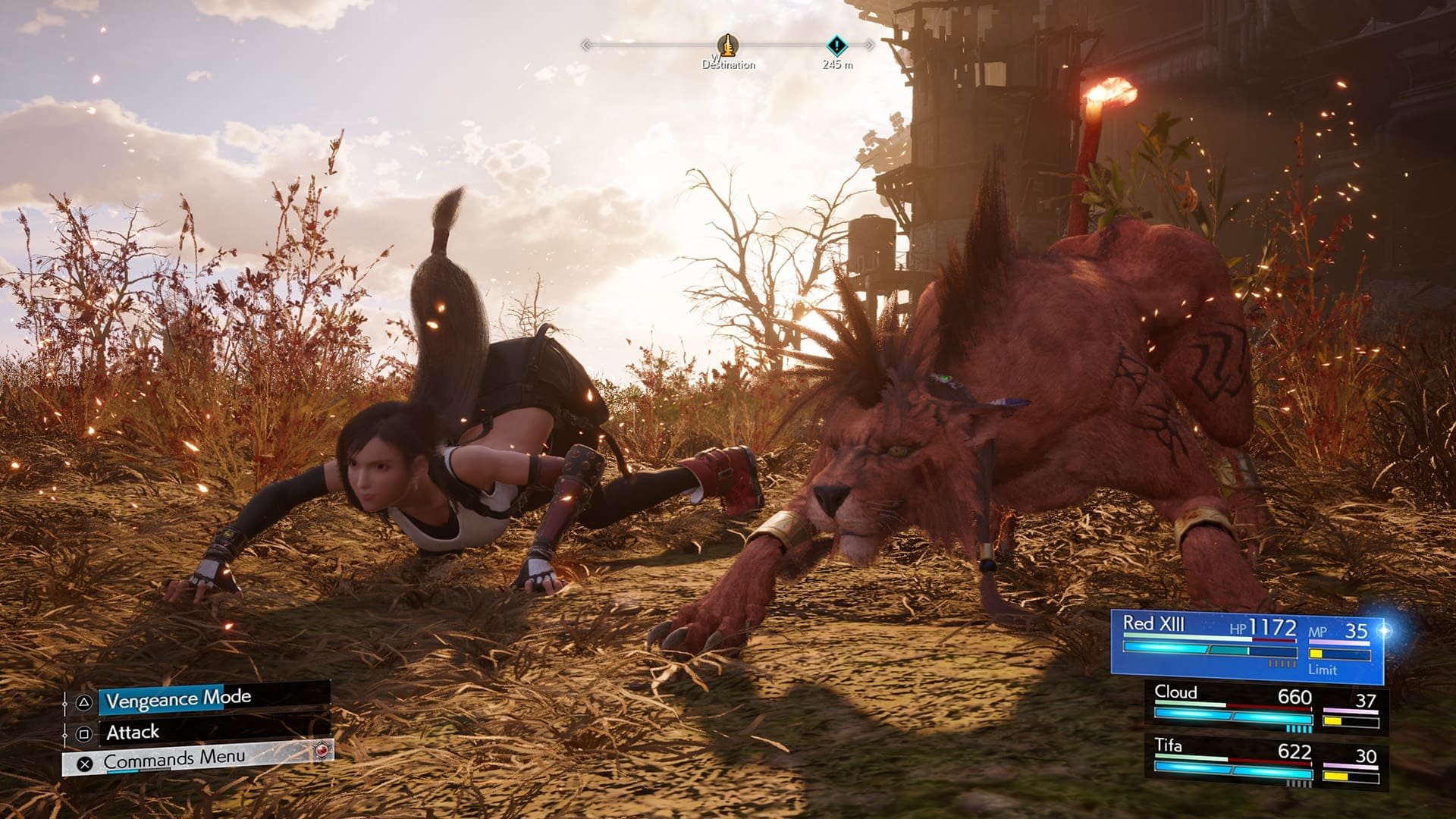Choose the Attack command
Image resolution: width=1456 pixels, height=819 pixels.
(x=133, y=733)
